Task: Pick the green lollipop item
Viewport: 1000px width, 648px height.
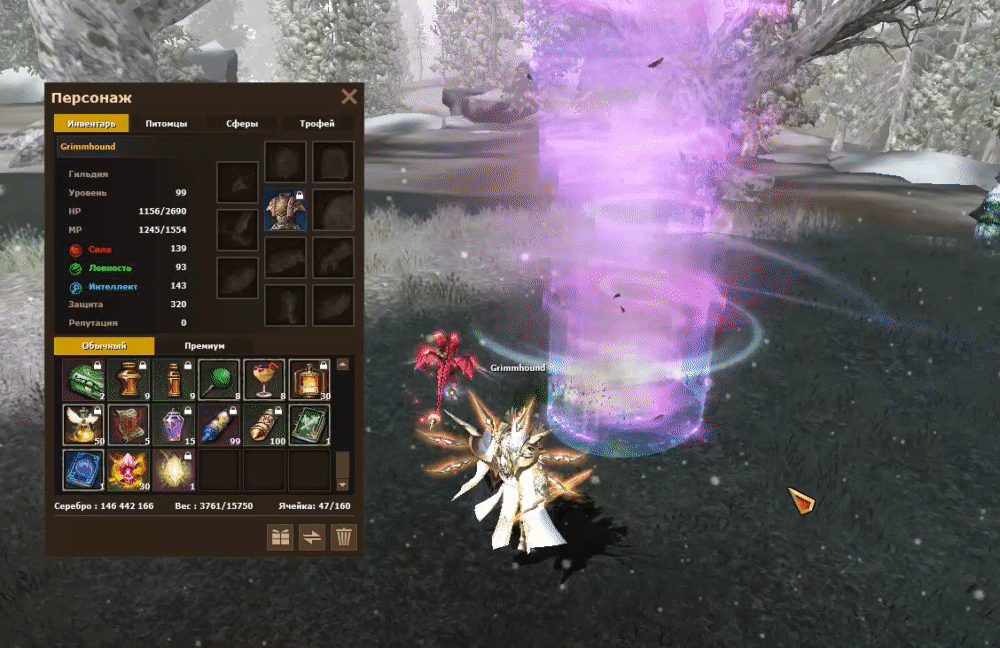Action: (x=218, y=380)
